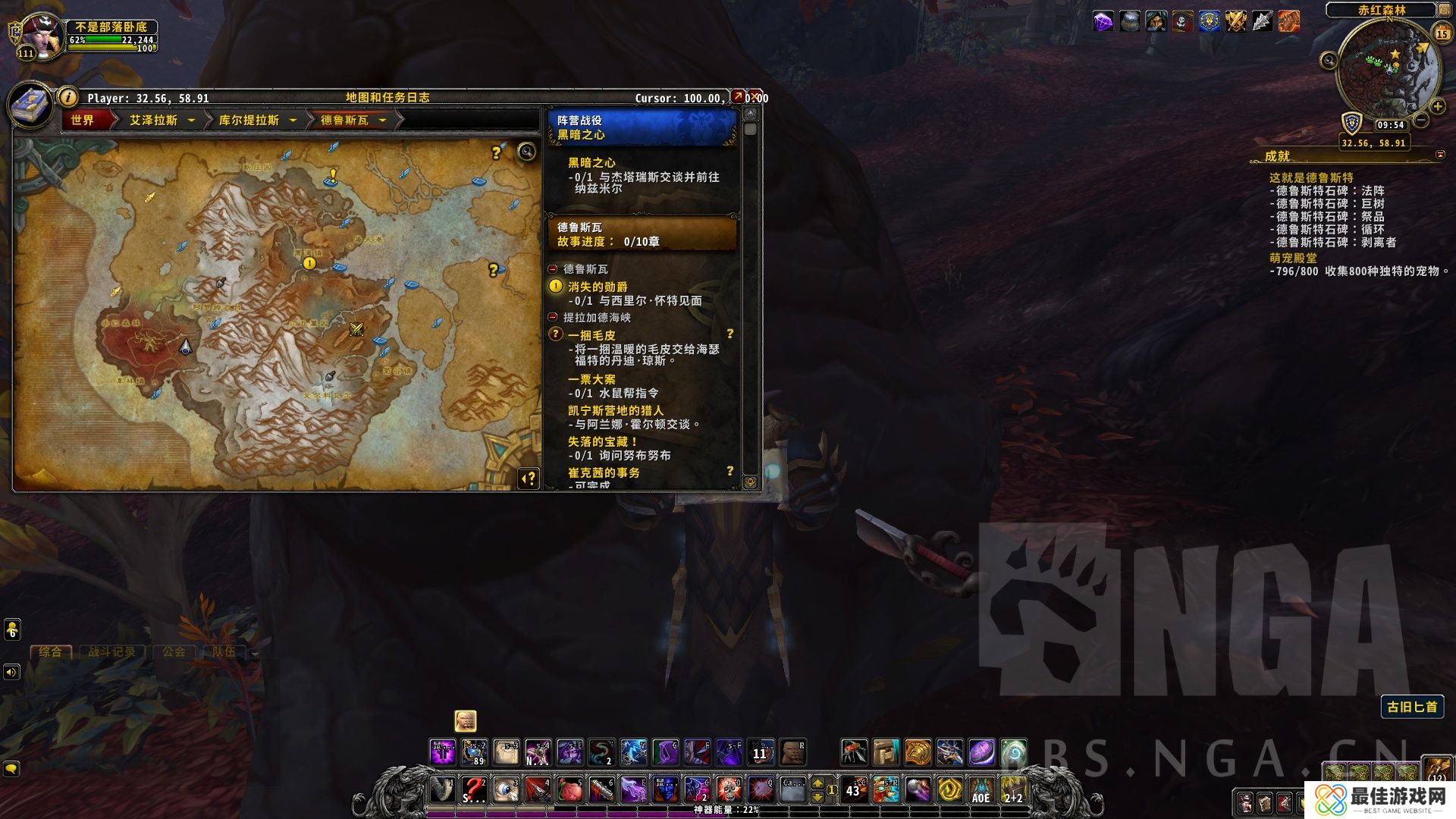Screen dimensions: 1456x819
Task: Select the 一捆毛皮 quest entry
Action: (591, 335)
